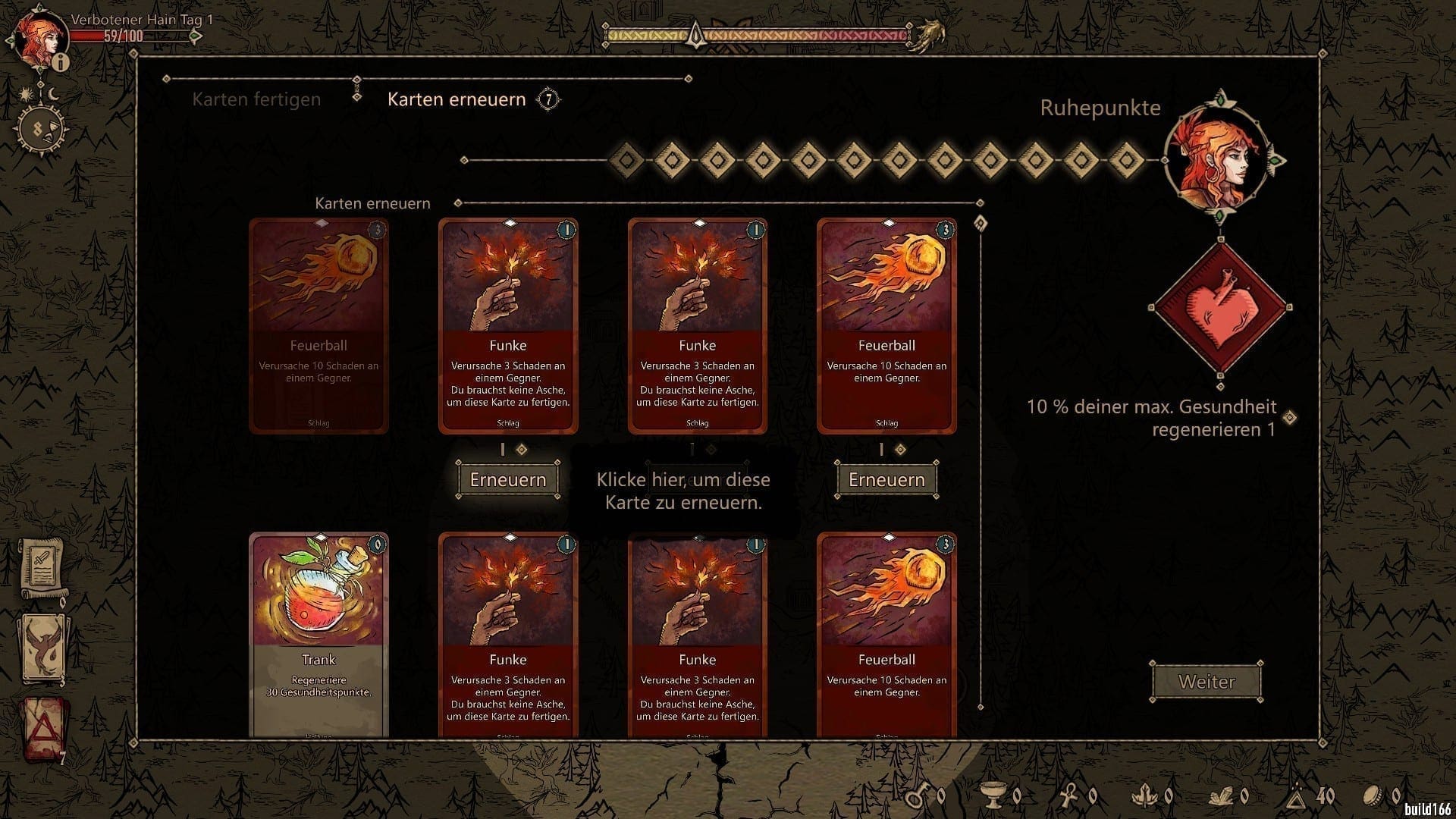Select the Trank potion card
Screen dimensions: 1456x819
pyautogui.click(x=318, y=633)
